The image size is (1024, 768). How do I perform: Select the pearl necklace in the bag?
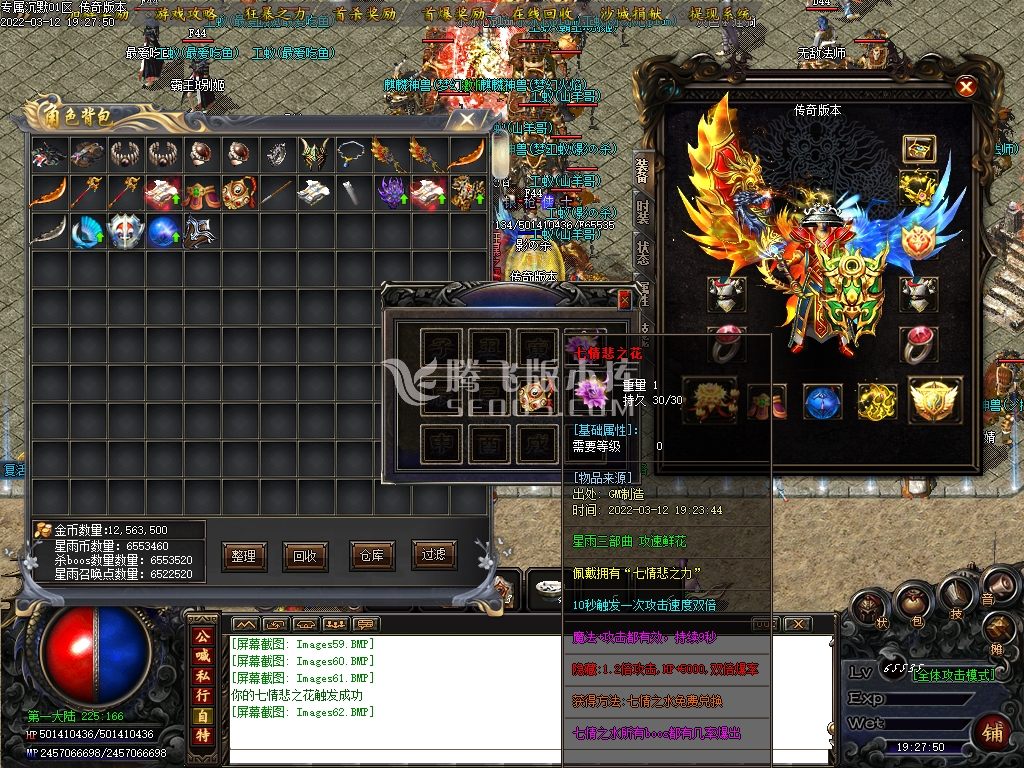coord(349,153)
